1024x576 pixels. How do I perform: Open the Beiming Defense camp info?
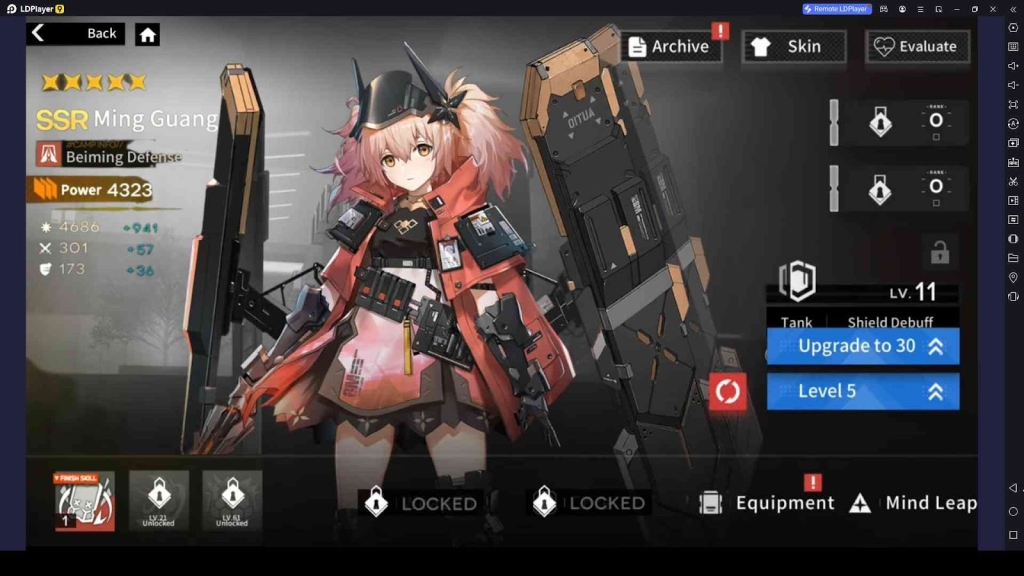click(110, 154)
